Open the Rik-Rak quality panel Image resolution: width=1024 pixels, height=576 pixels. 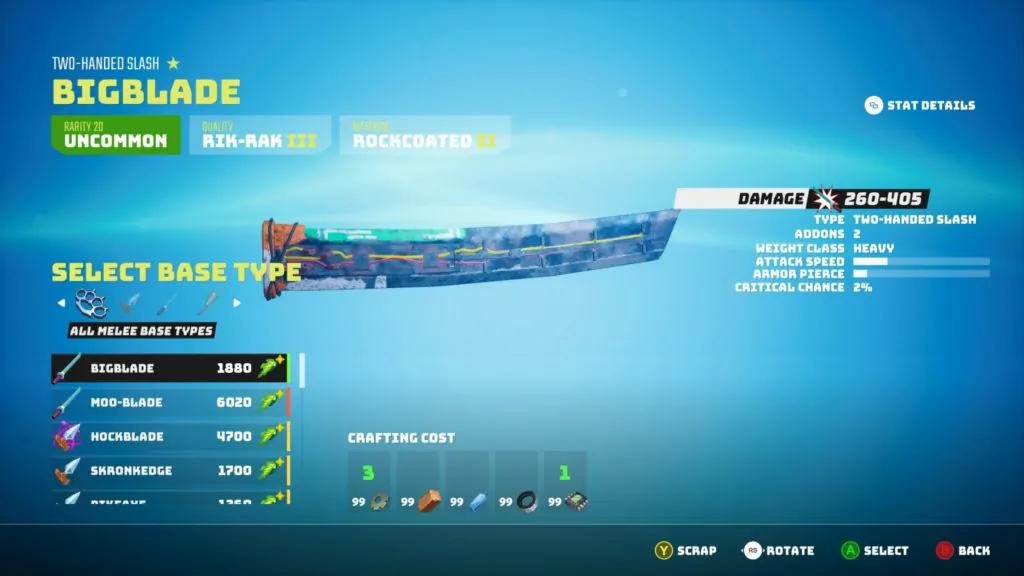(x=259, y=135)
